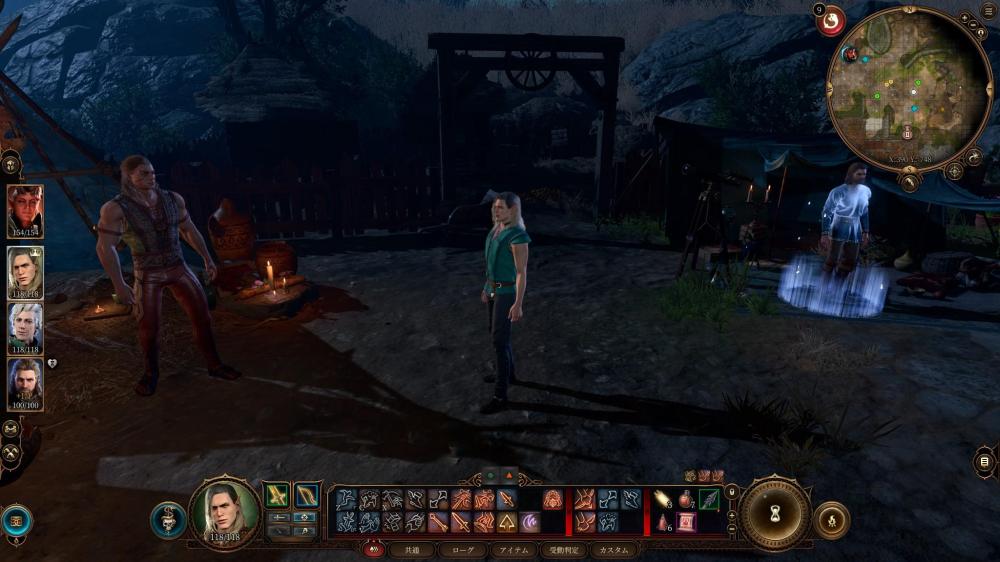1000x562 pixels.
Task: Select the melee weapon set icon
Action: [276, 494]
